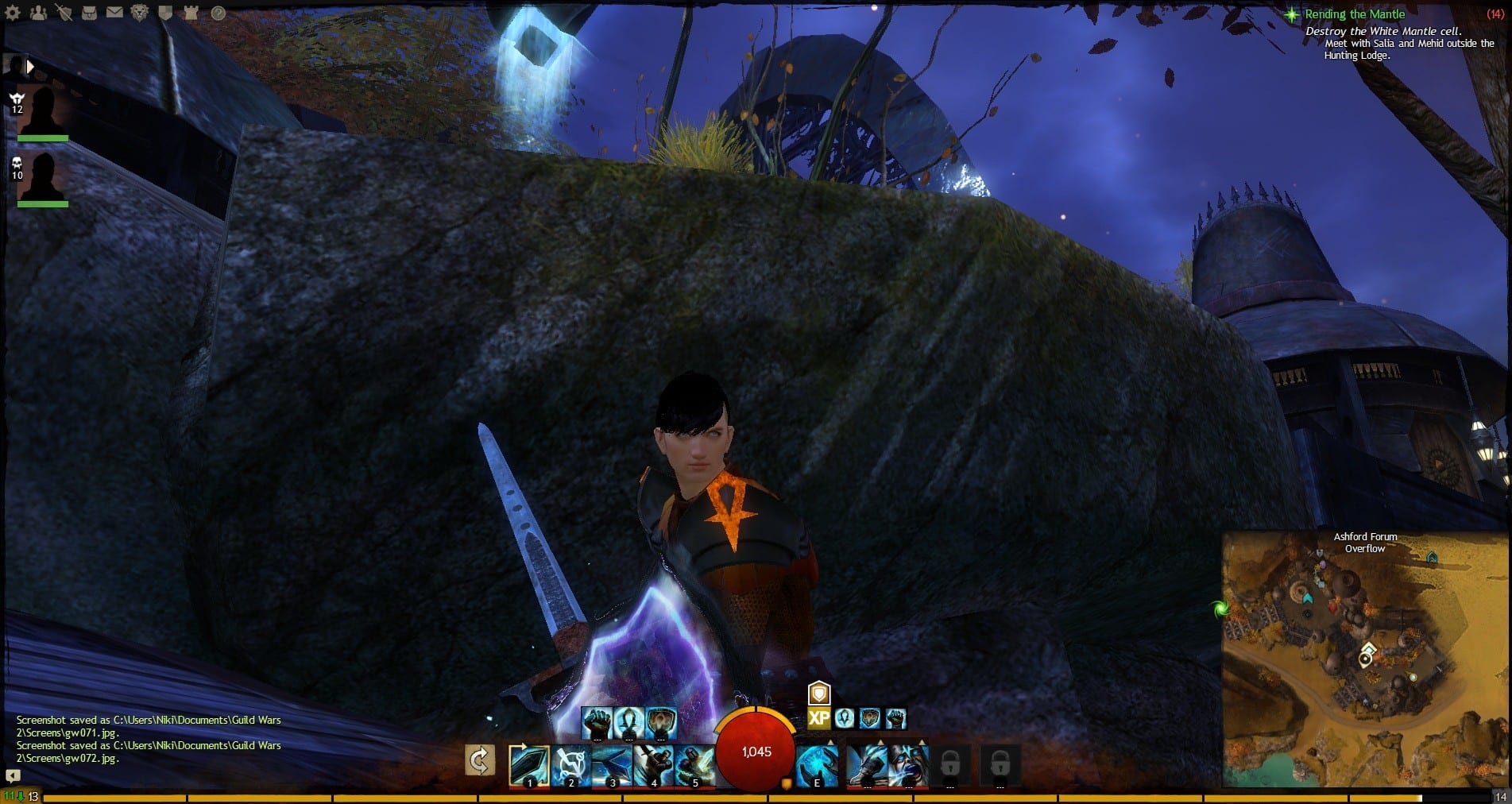
Task: Use weapon skill 3 on the hotbar
Action: point(611,765)
